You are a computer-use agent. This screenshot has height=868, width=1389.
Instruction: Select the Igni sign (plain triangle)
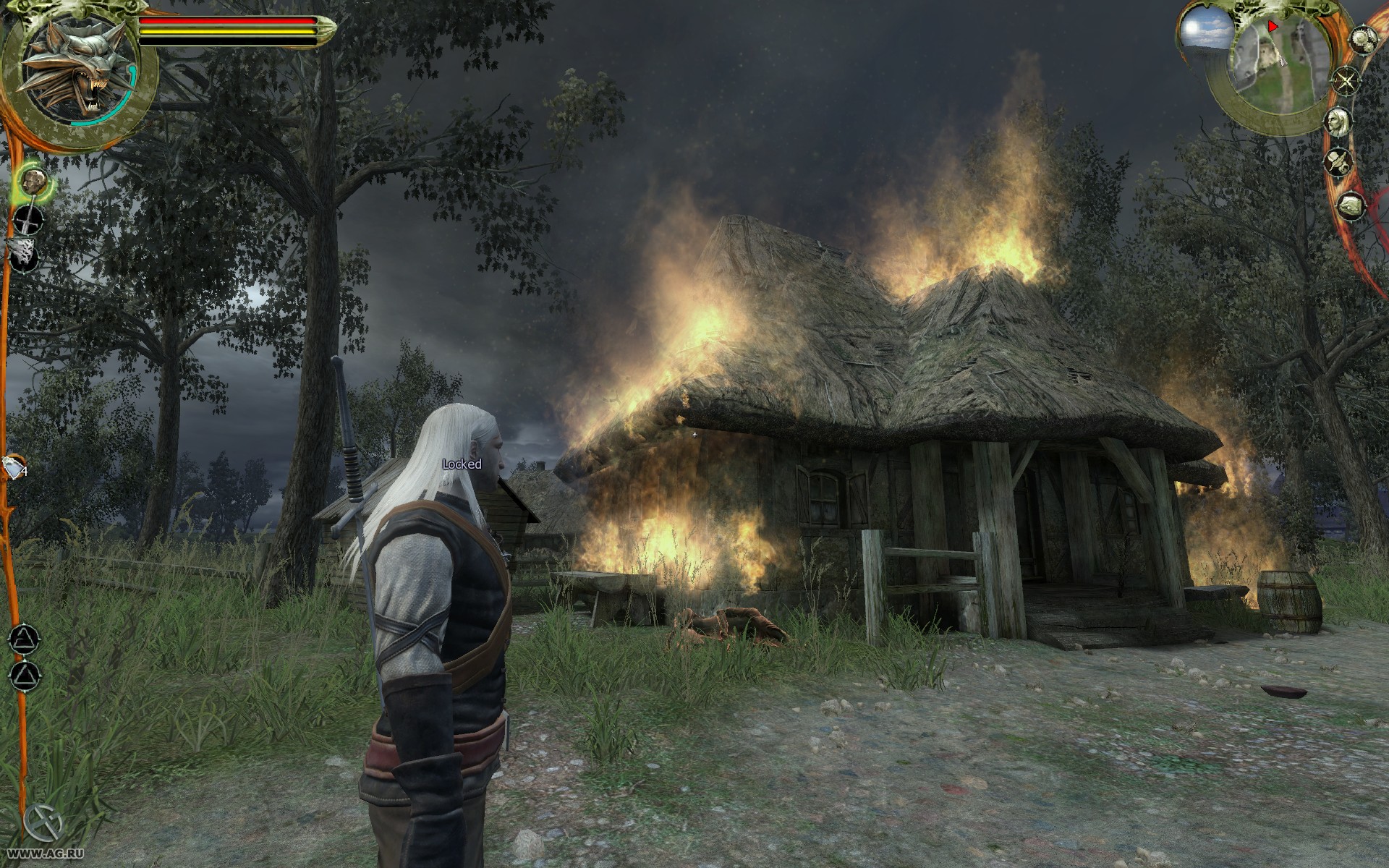click(x=24, y=676)
